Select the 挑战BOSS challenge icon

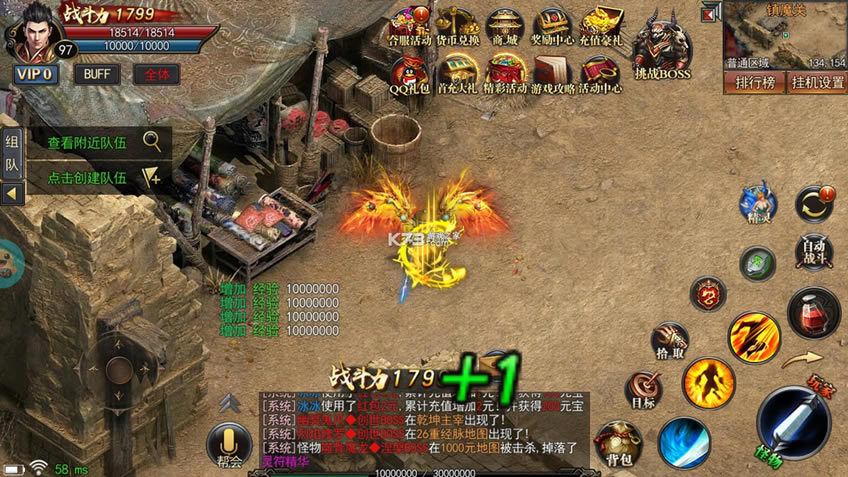click(661, 45)
